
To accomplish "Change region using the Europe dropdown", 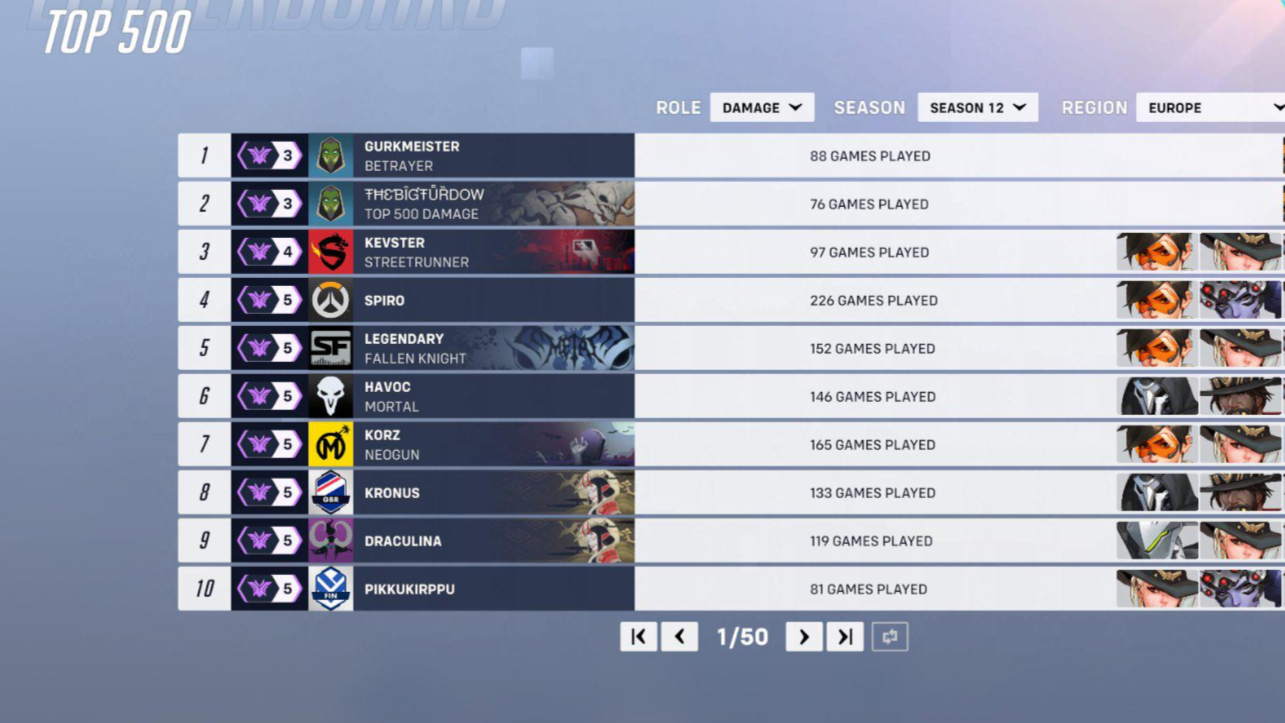I will click(x=1210, y=107).
